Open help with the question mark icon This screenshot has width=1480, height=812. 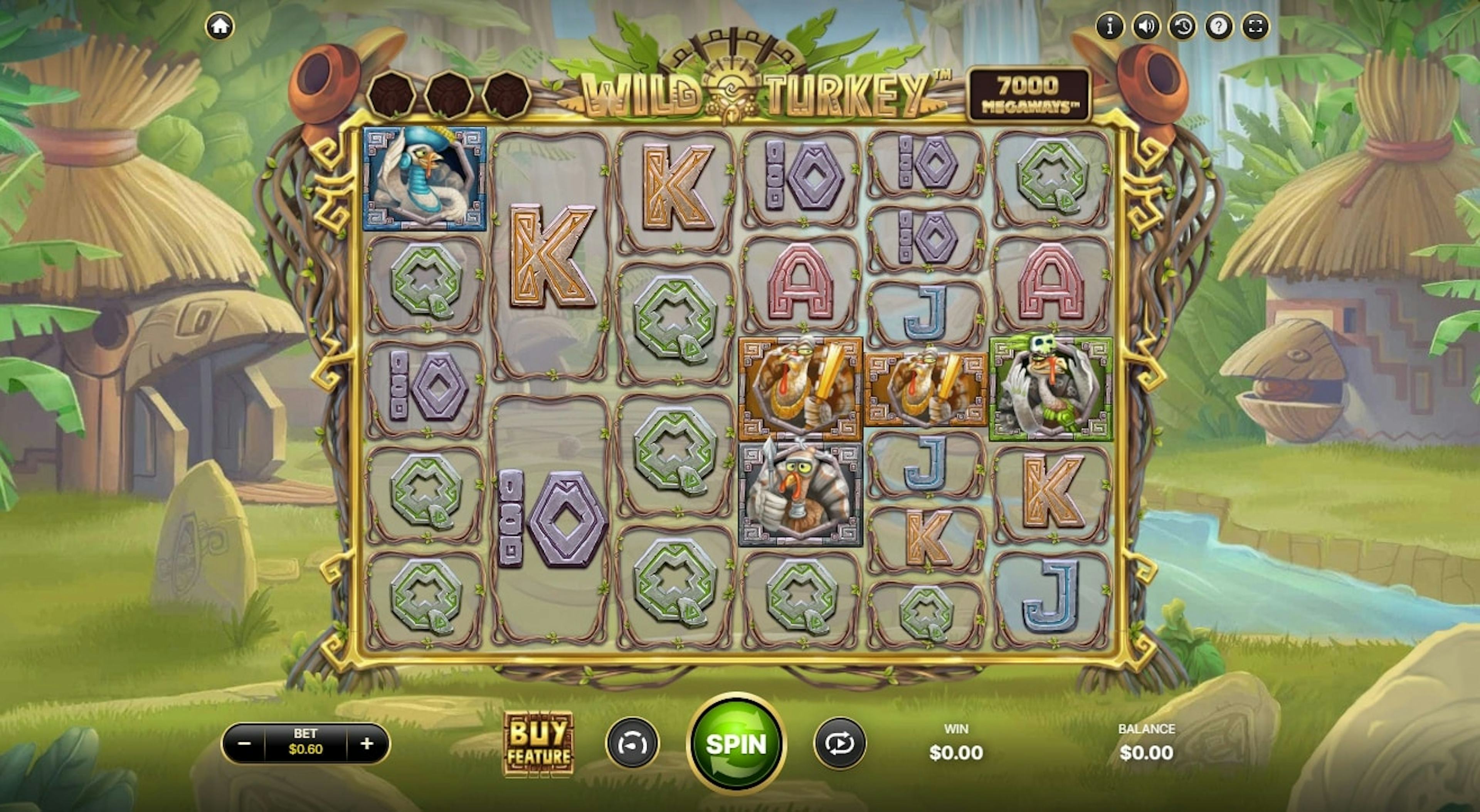coord(1219,27)
